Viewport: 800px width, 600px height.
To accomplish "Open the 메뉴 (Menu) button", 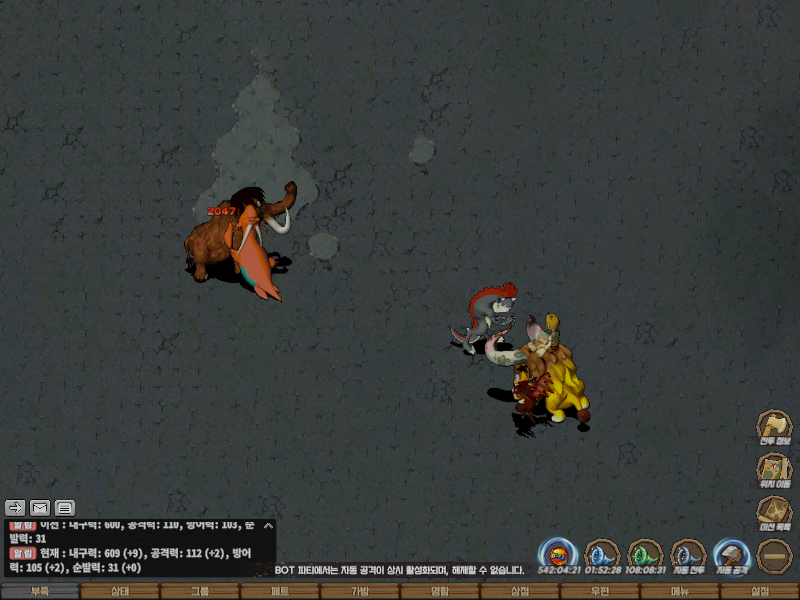I will [680, 592].
